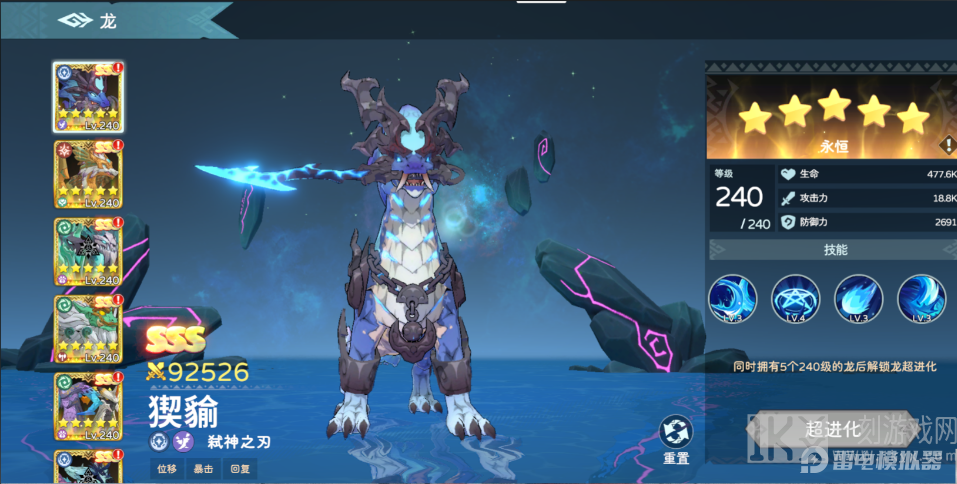Tap the 位移 displacement tag
This screenshot has height=484, width=957.
[x=166, y=468]
